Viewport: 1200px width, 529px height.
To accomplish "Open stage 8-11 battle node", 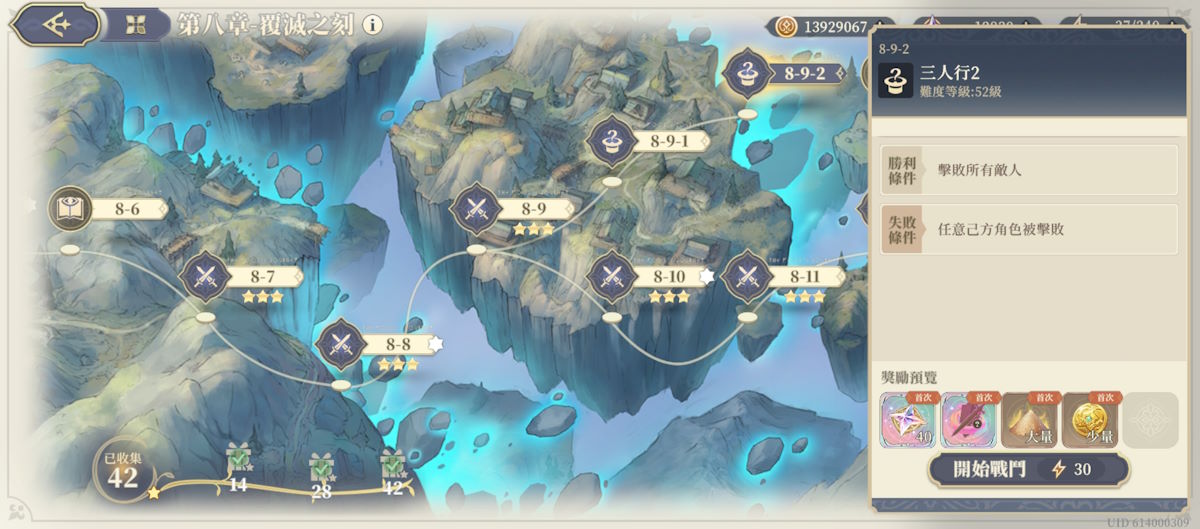I will click(747, 276).
